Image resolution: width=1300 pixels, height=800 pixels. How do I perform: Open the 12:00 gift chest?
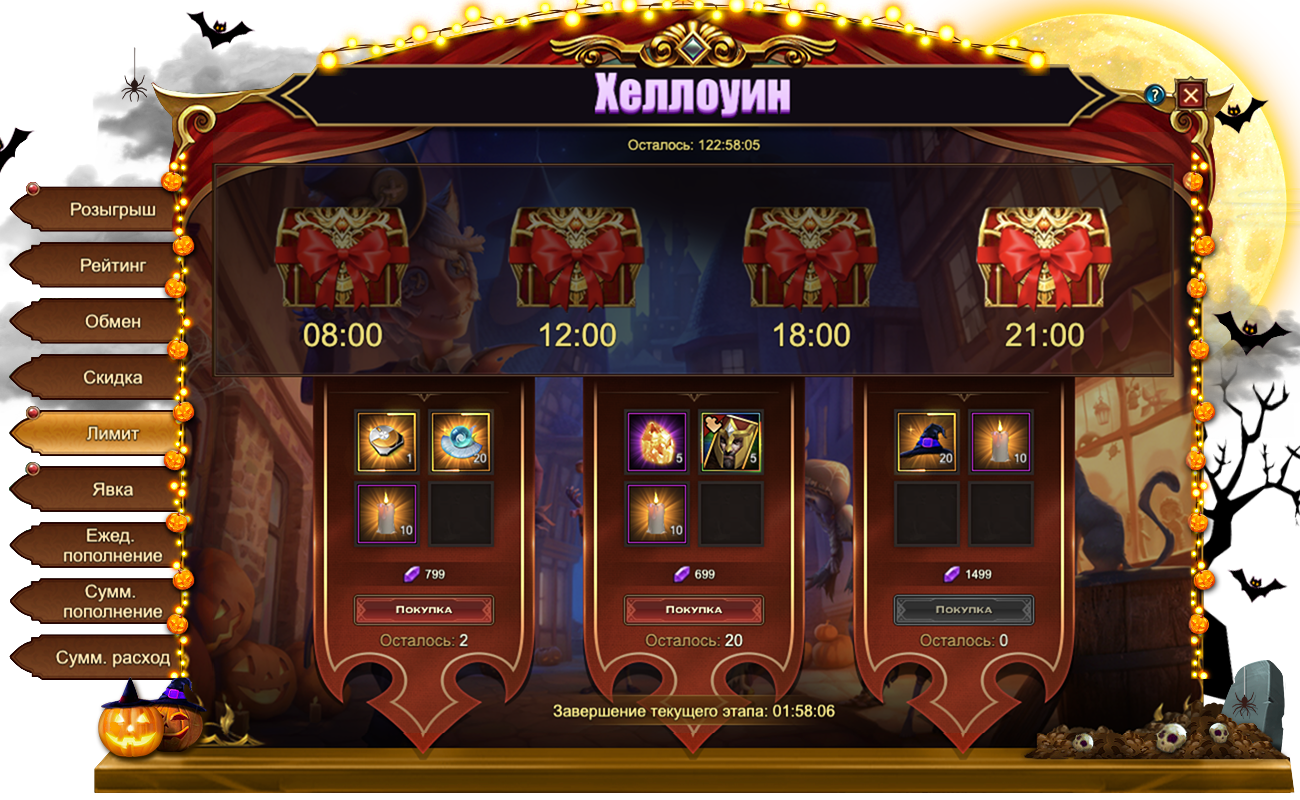(x=577, y=258)
